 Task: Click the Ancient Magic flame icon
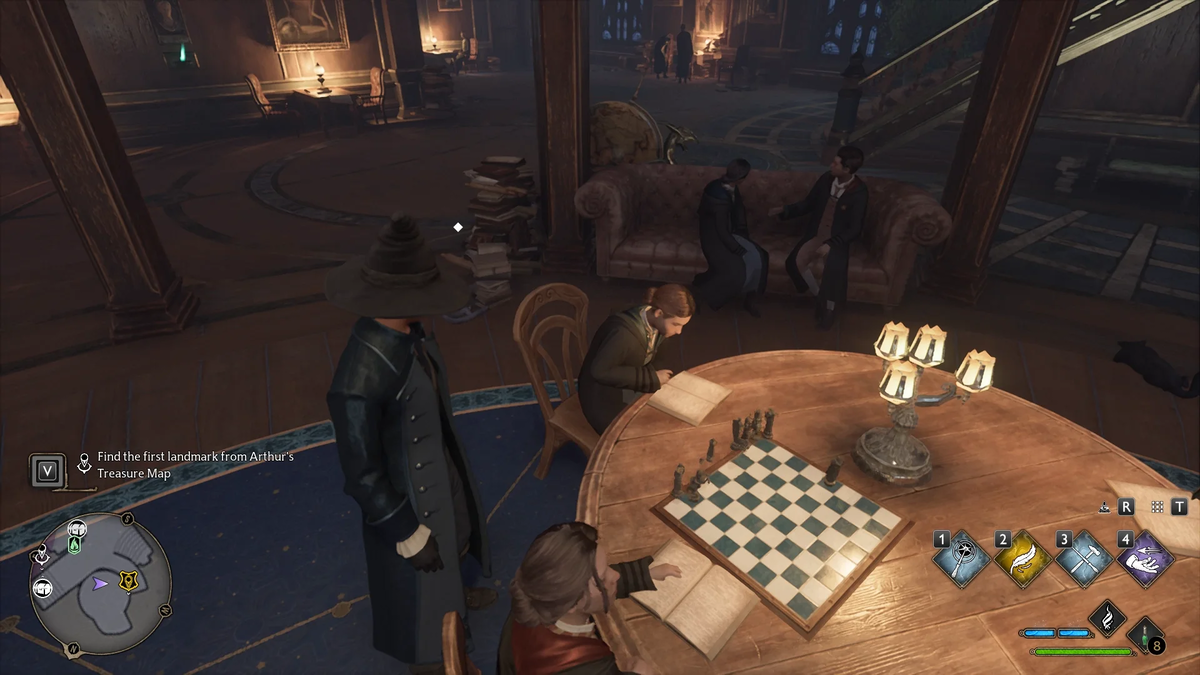click(x=1108, y=619)
